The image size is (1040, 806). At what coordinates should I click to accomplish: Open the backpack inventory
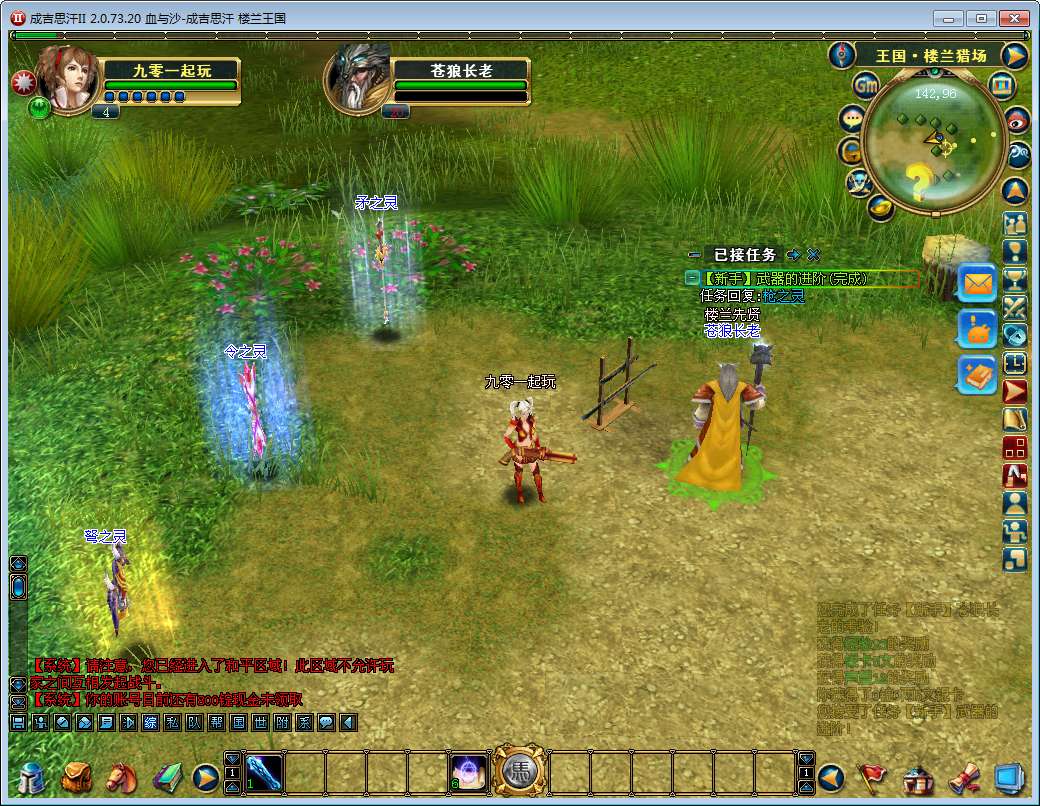[x=77, y=776]
